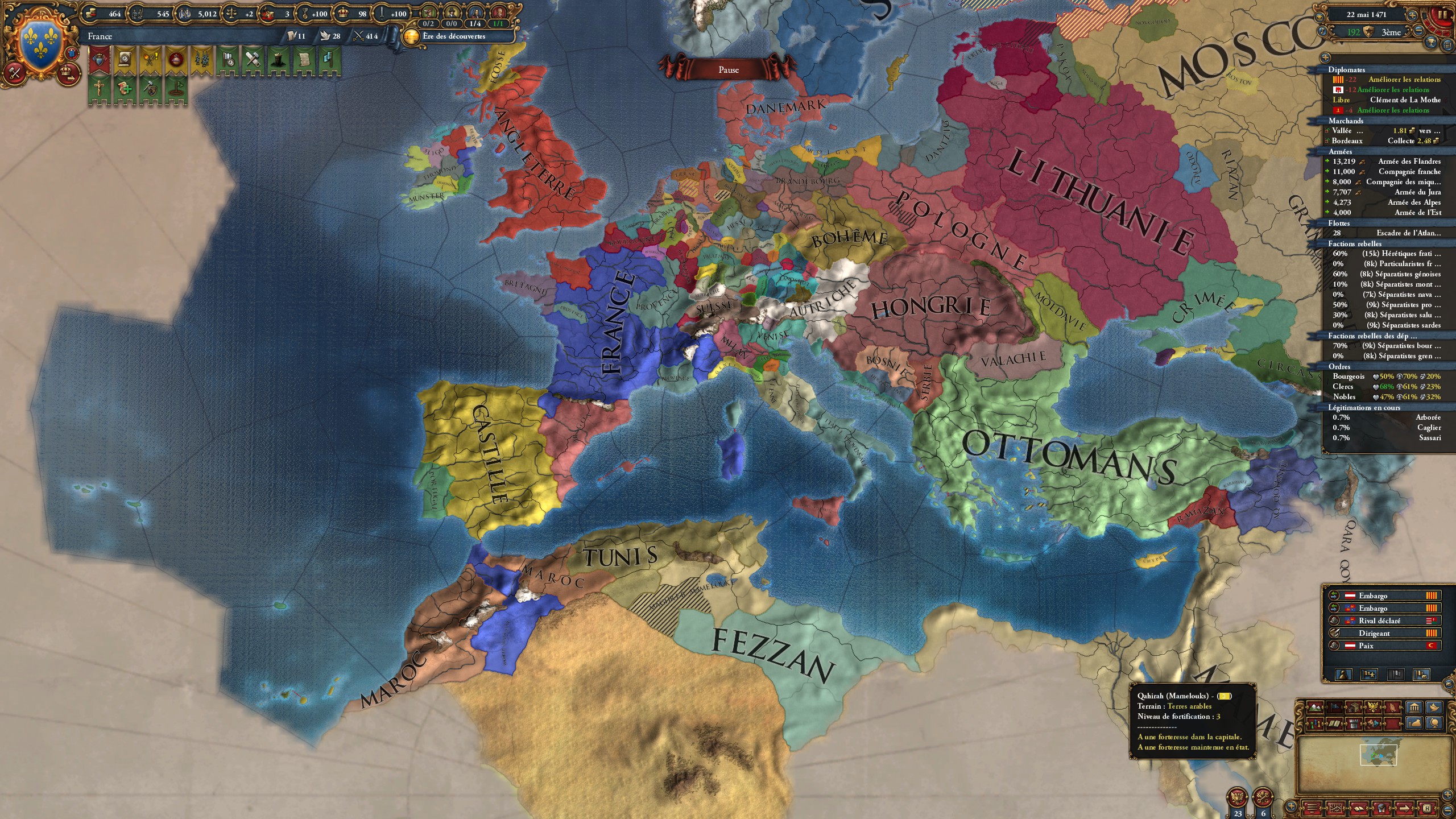
Task: Open the ledger via the list icon near the date
Action: [x=1447, y=45]
